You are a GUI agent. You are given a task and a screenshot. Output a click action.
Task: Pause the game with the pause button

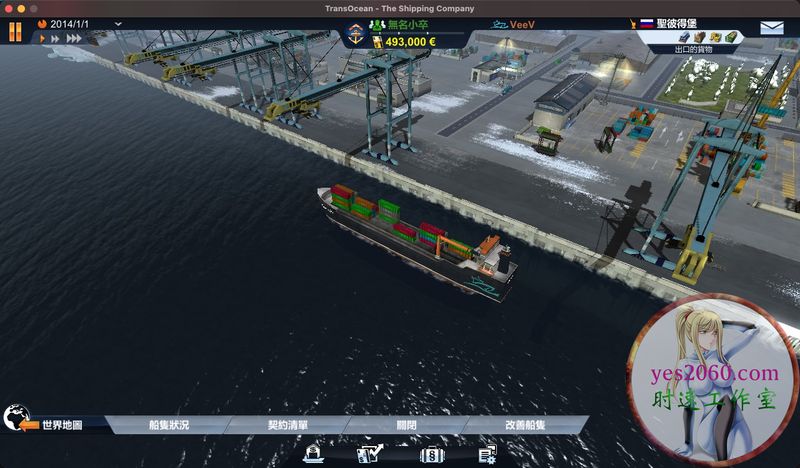coord(15,30)
